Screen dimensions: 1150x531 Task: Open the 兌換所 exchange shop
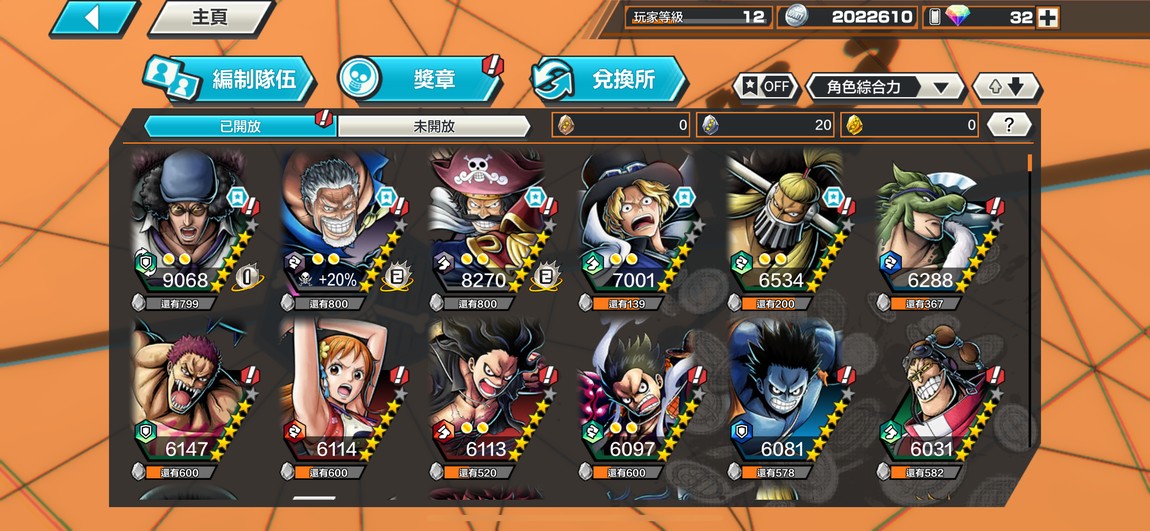[x=610, y=80]
